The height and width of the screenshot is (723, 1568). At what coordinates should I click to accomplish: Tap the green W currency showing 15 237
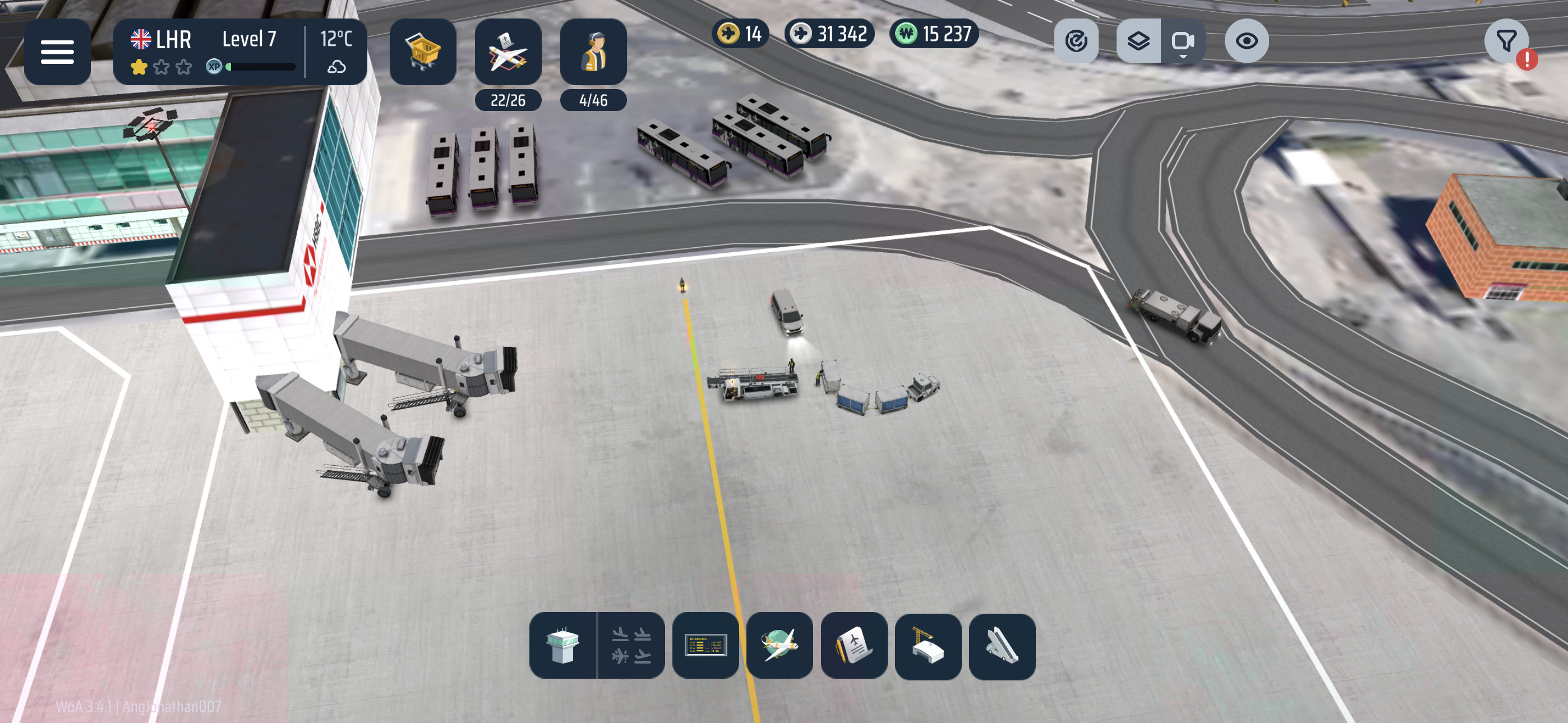(x=934, y=34)
